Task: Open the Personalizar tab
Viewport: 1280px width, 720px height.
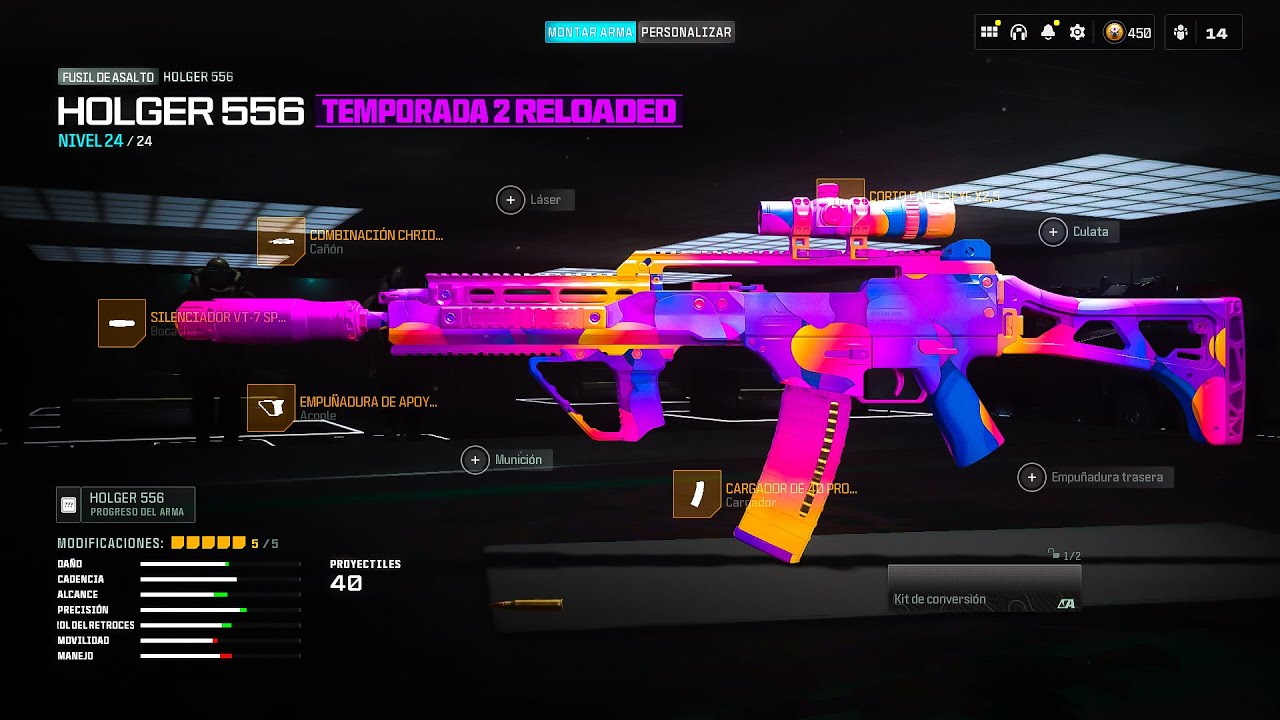Action: pyautogui.click(x=686, y=32)
